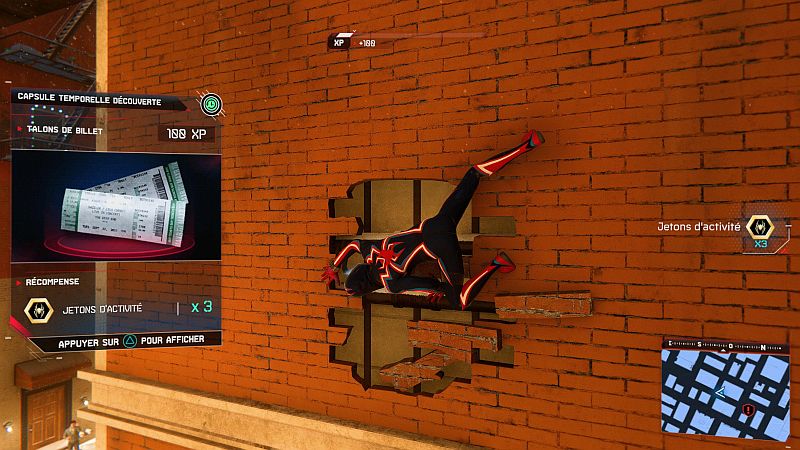Click the red alert marker on minimap
The width and height of the screenshot is (800, 450).
[748, 410]
